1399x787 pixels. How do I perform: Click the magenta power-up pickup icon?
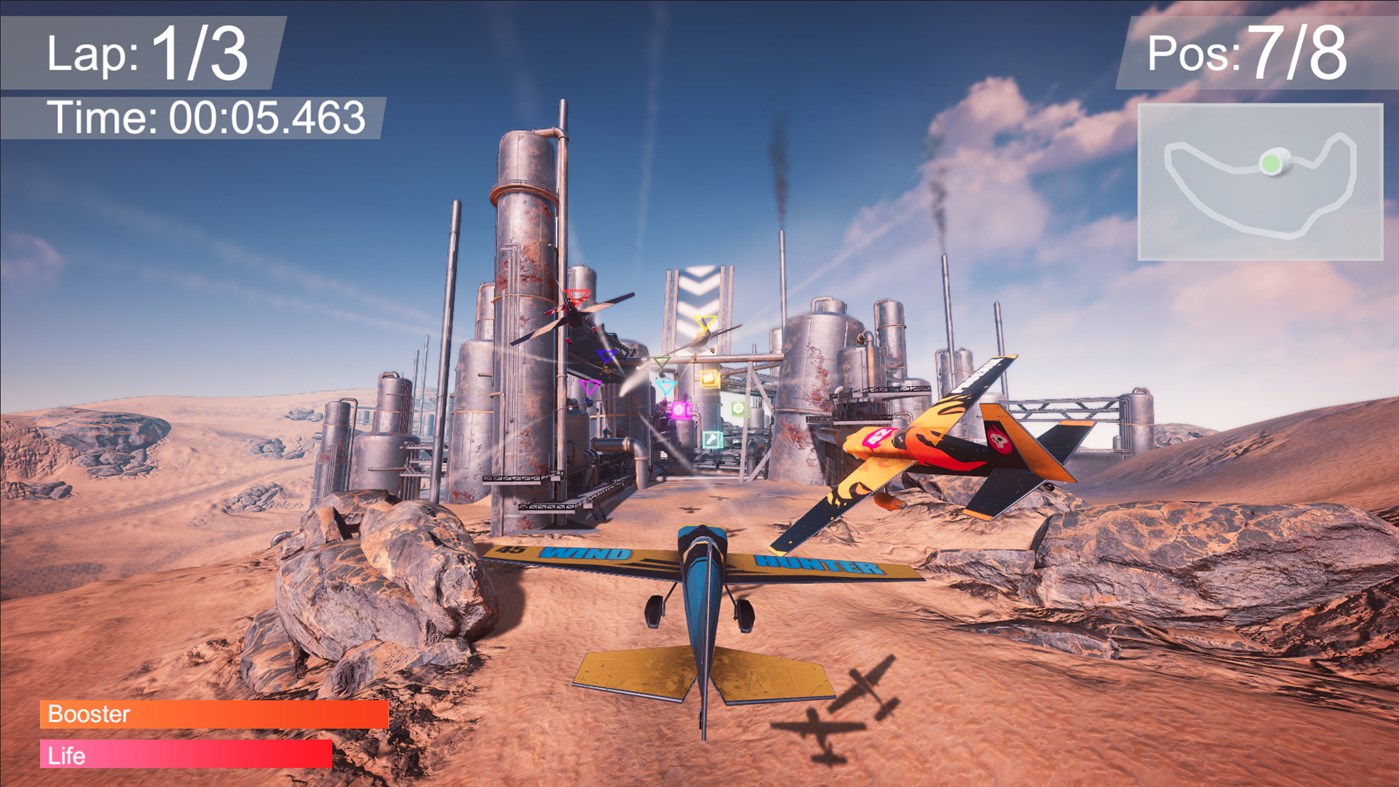coord(679,411)
